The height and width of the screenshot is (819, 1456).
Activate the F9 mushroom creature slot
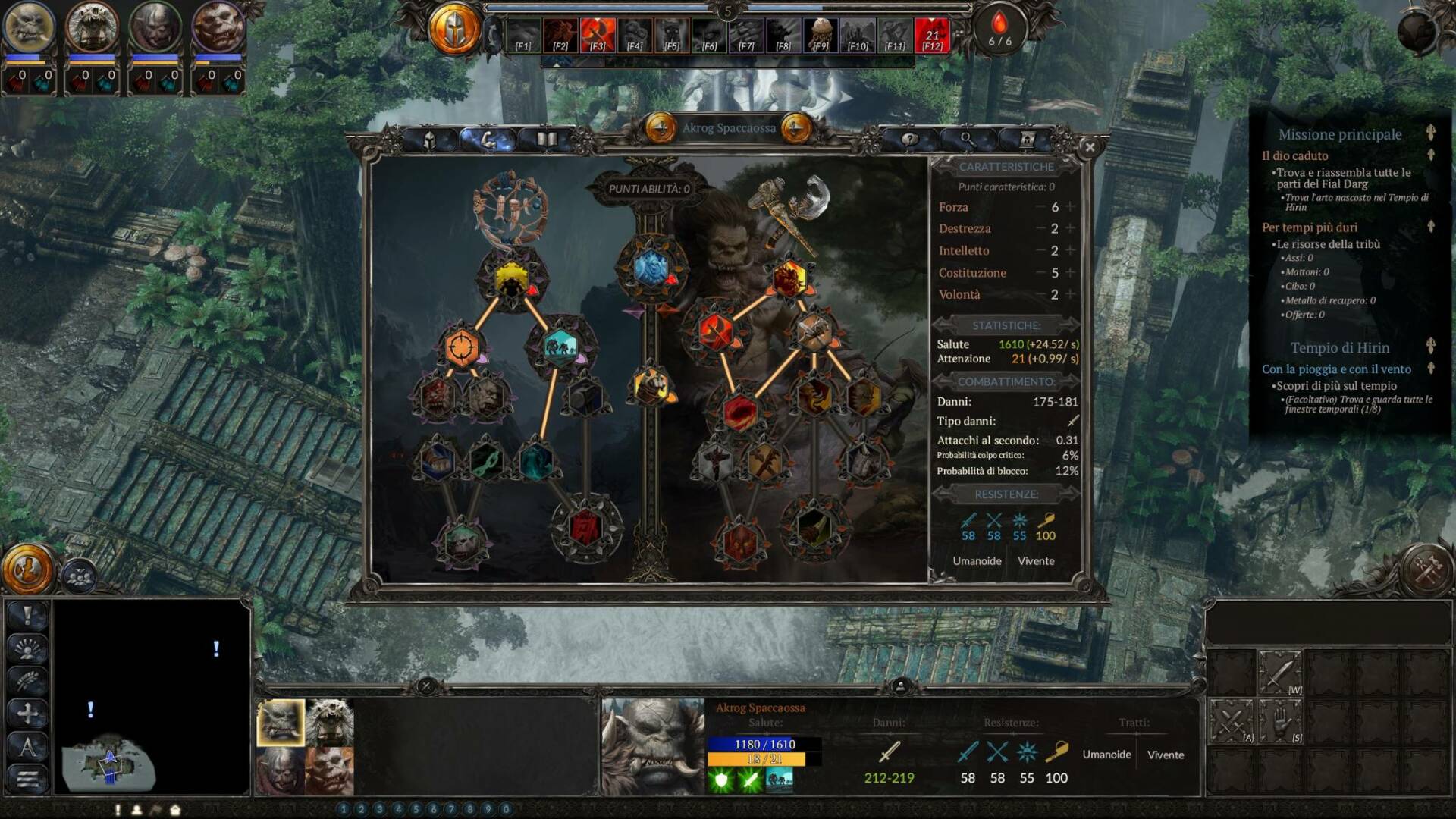pos(821,36)
